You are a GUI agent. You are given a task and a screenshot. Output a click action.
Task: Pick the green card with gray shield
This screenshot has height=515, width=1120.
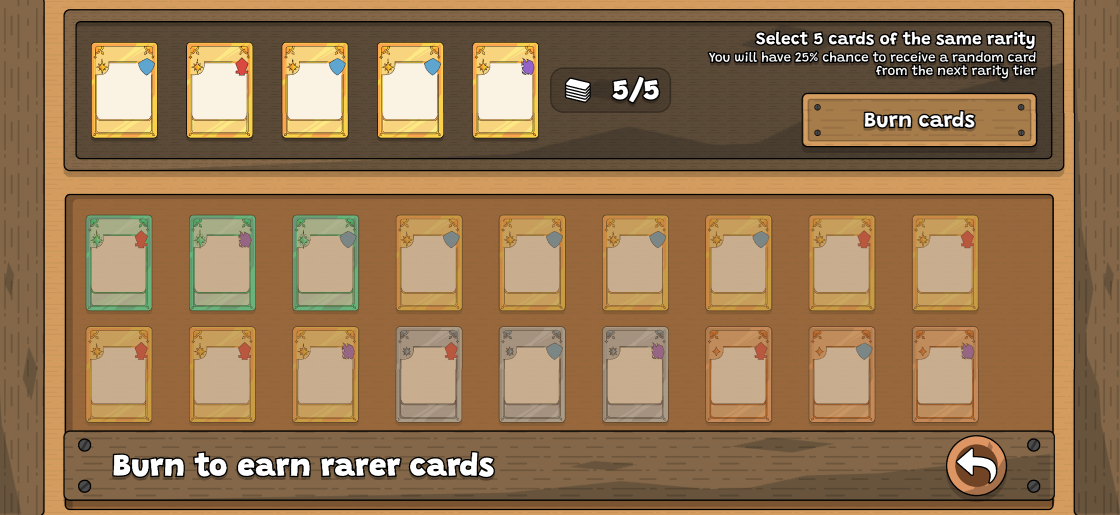325,263
